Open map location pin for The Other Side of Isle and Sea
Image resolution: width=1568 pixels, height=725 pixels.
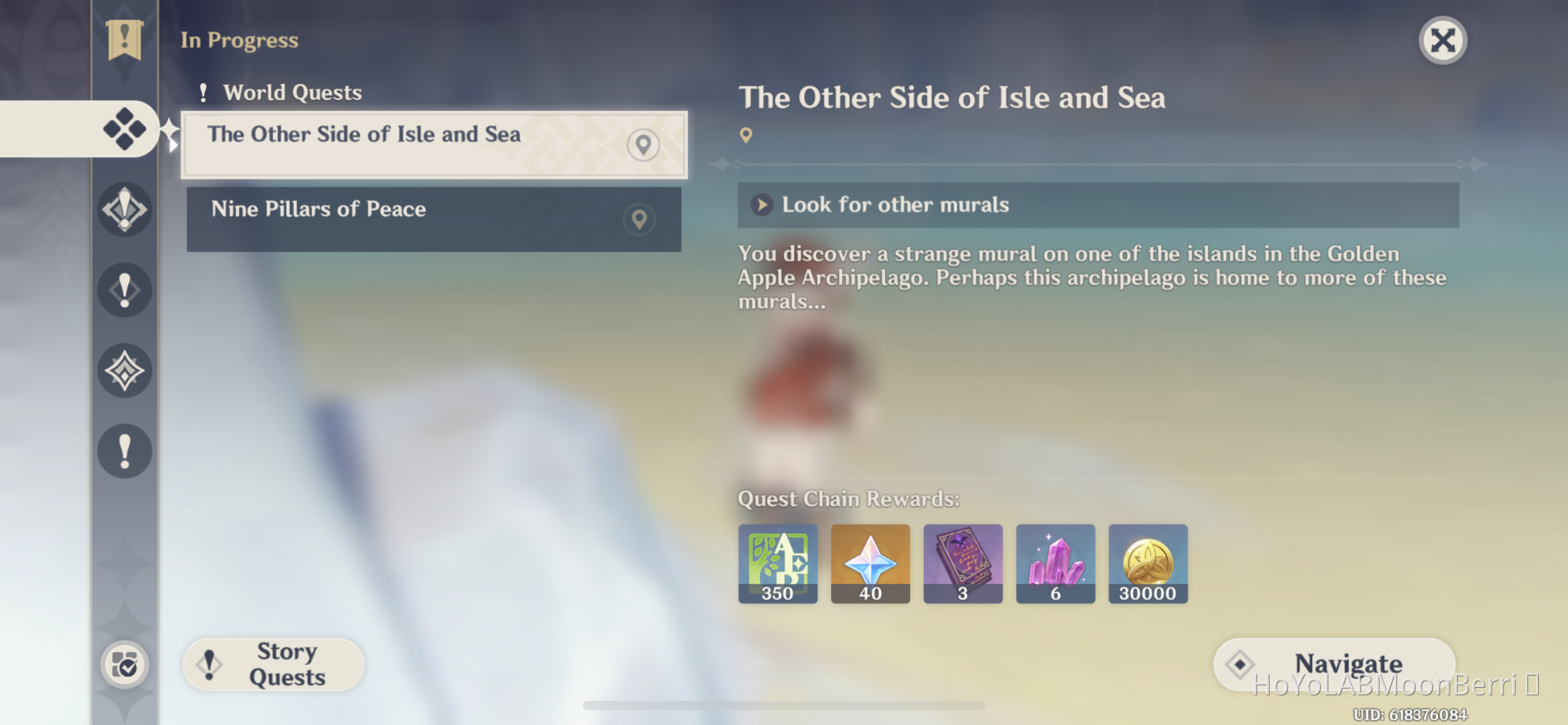click(x=644, y=144)
